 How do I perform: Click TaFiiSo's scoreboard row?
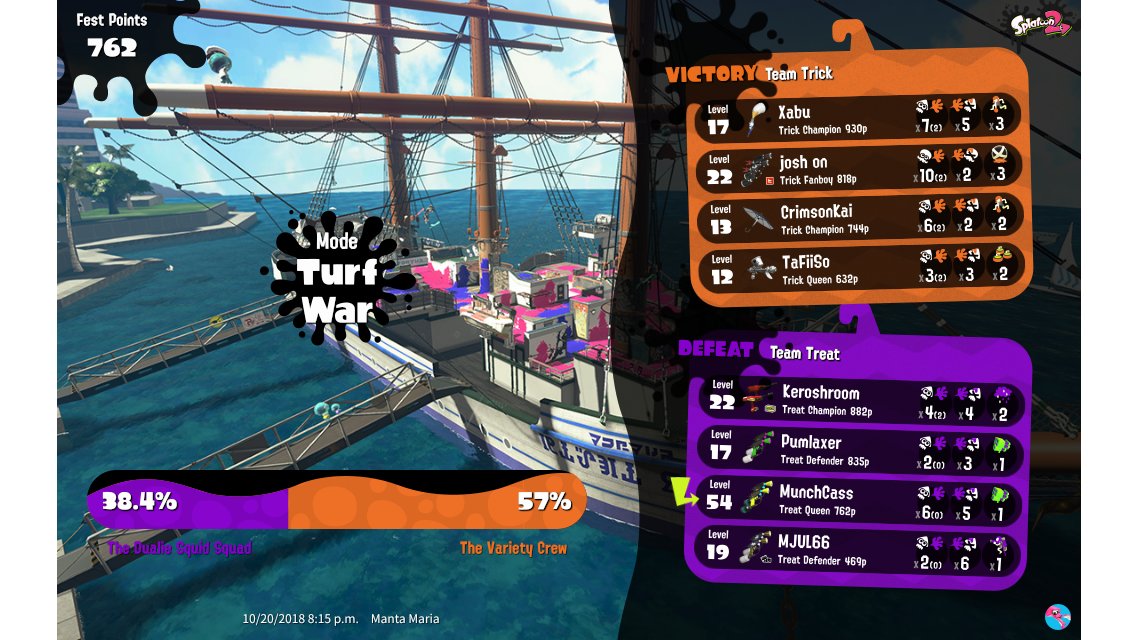point(858,269)
